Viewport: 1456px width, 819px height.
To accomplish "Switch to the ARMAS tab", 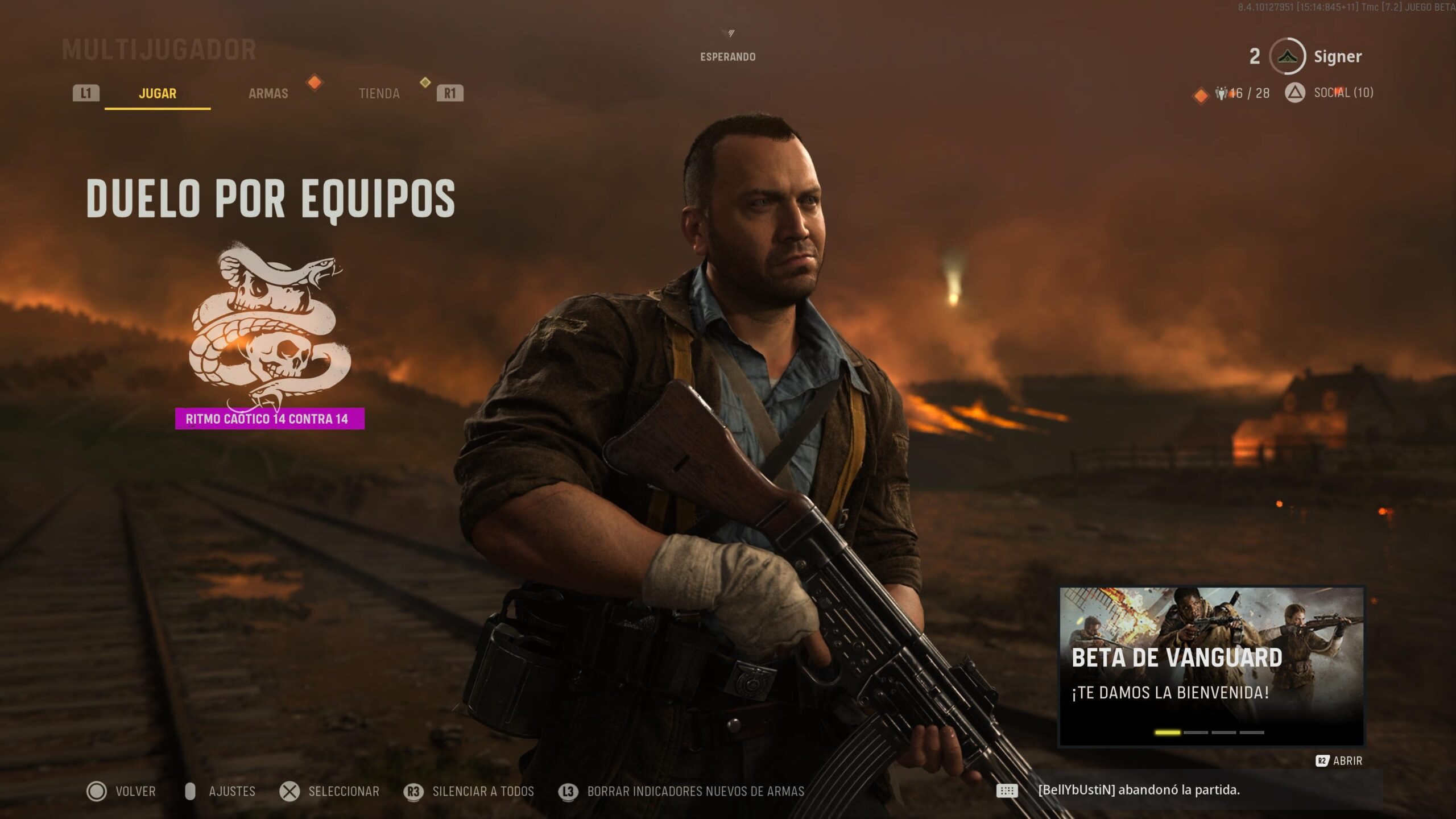I will [268, 93].
